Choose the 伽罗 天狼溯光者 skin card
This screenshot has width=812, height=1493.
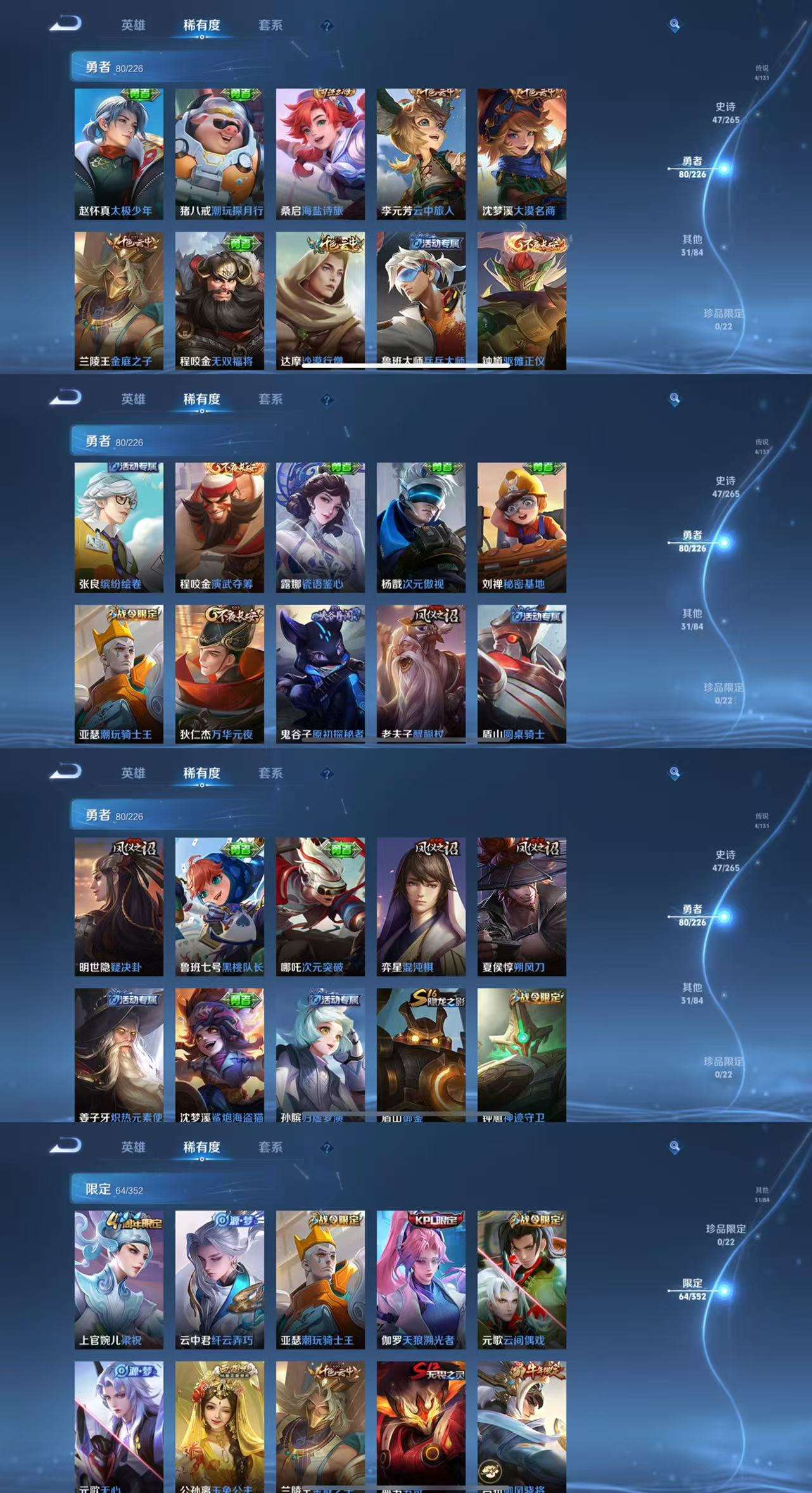point(421,1279)
